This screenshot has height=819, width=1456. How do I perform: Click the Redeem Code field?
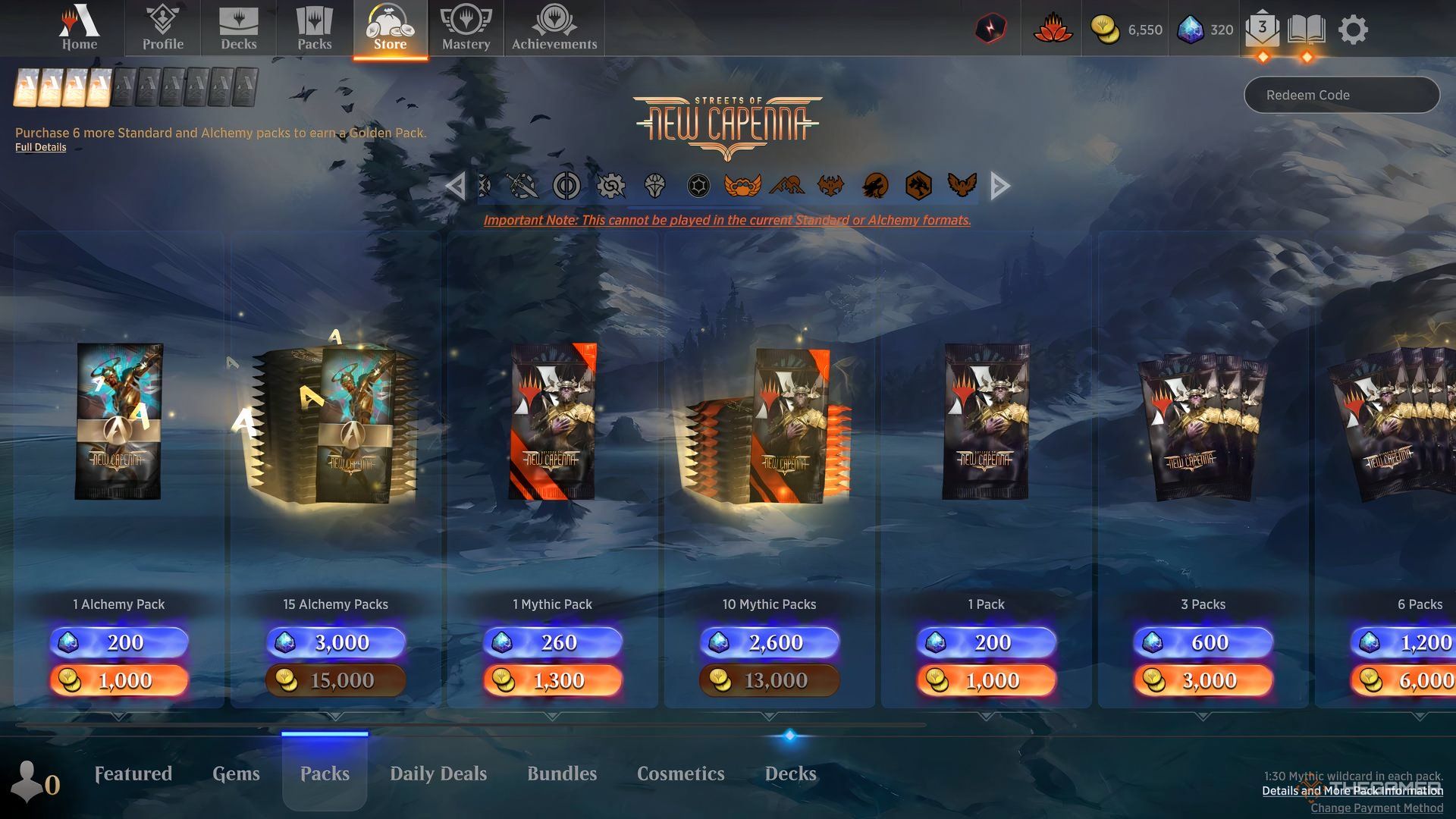1341,95
